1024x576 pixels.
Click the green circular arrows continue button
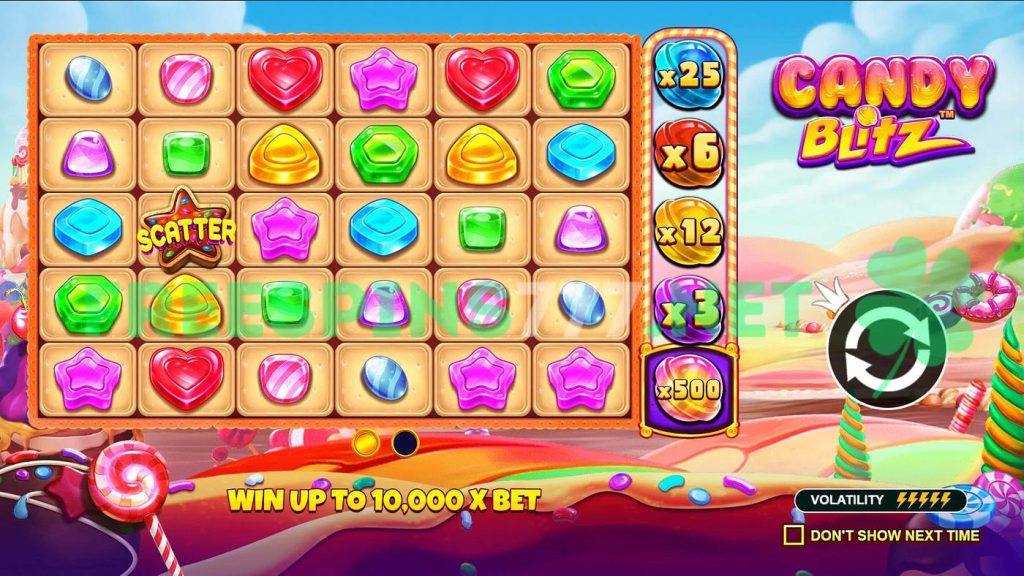887,348
